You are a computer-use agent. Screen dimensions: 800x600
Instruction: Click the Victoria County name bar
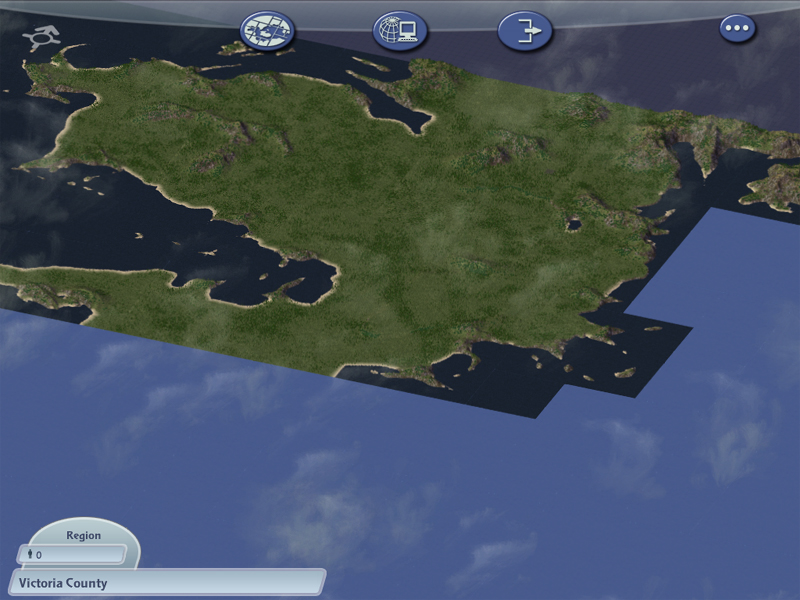[x=165, y=582]
